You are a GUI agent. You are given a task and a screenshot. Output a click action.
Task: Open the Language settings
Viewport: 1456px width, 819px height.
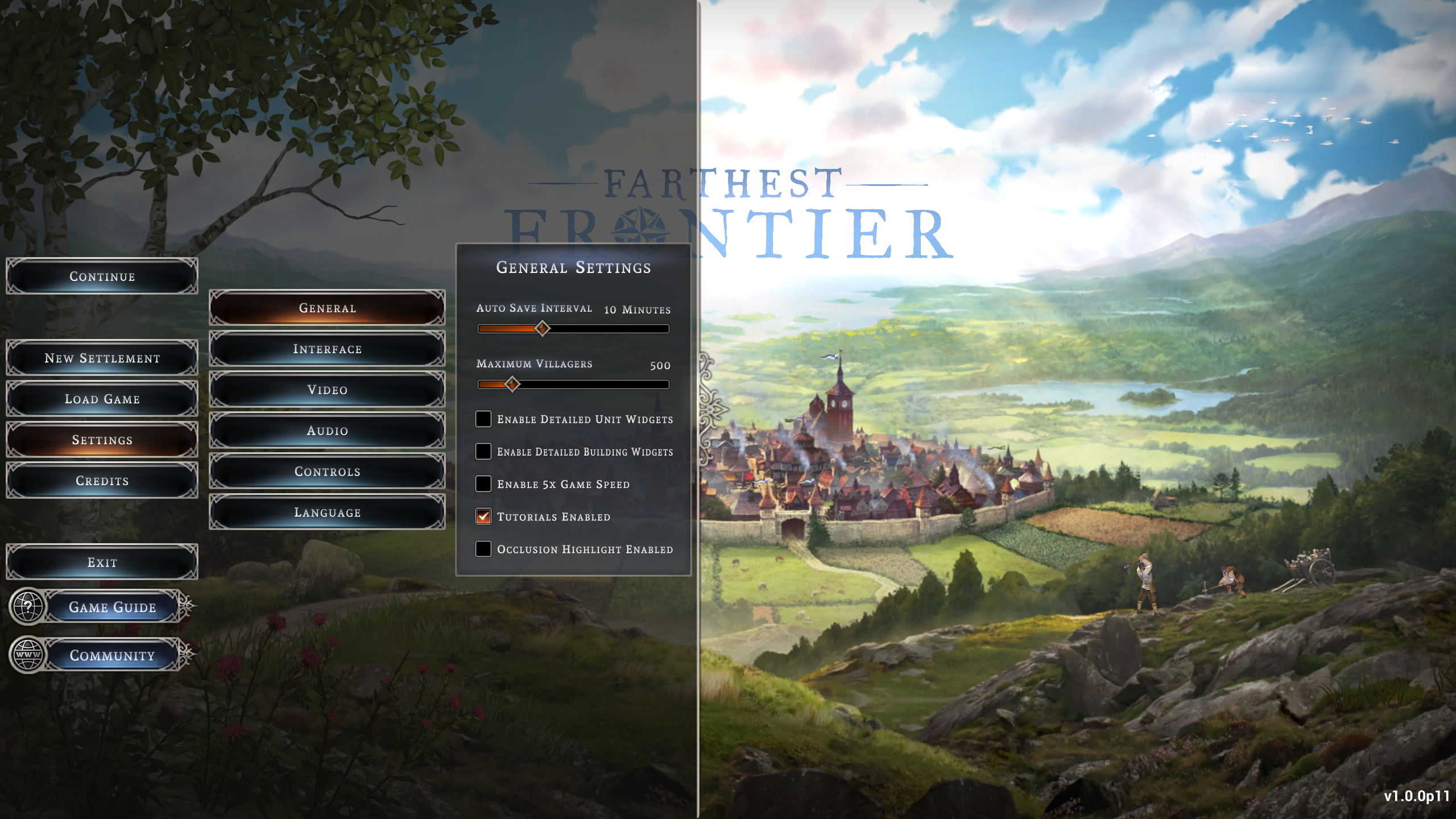[x=327, y=513]
